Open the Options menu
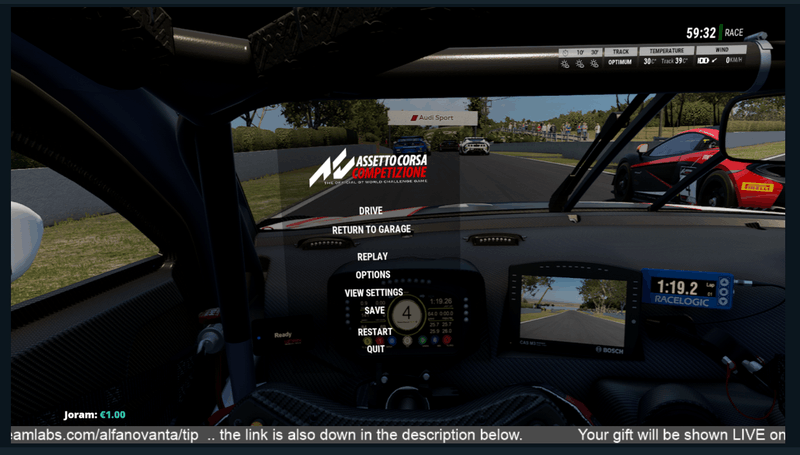800x455 pixels. click(373, 275)
